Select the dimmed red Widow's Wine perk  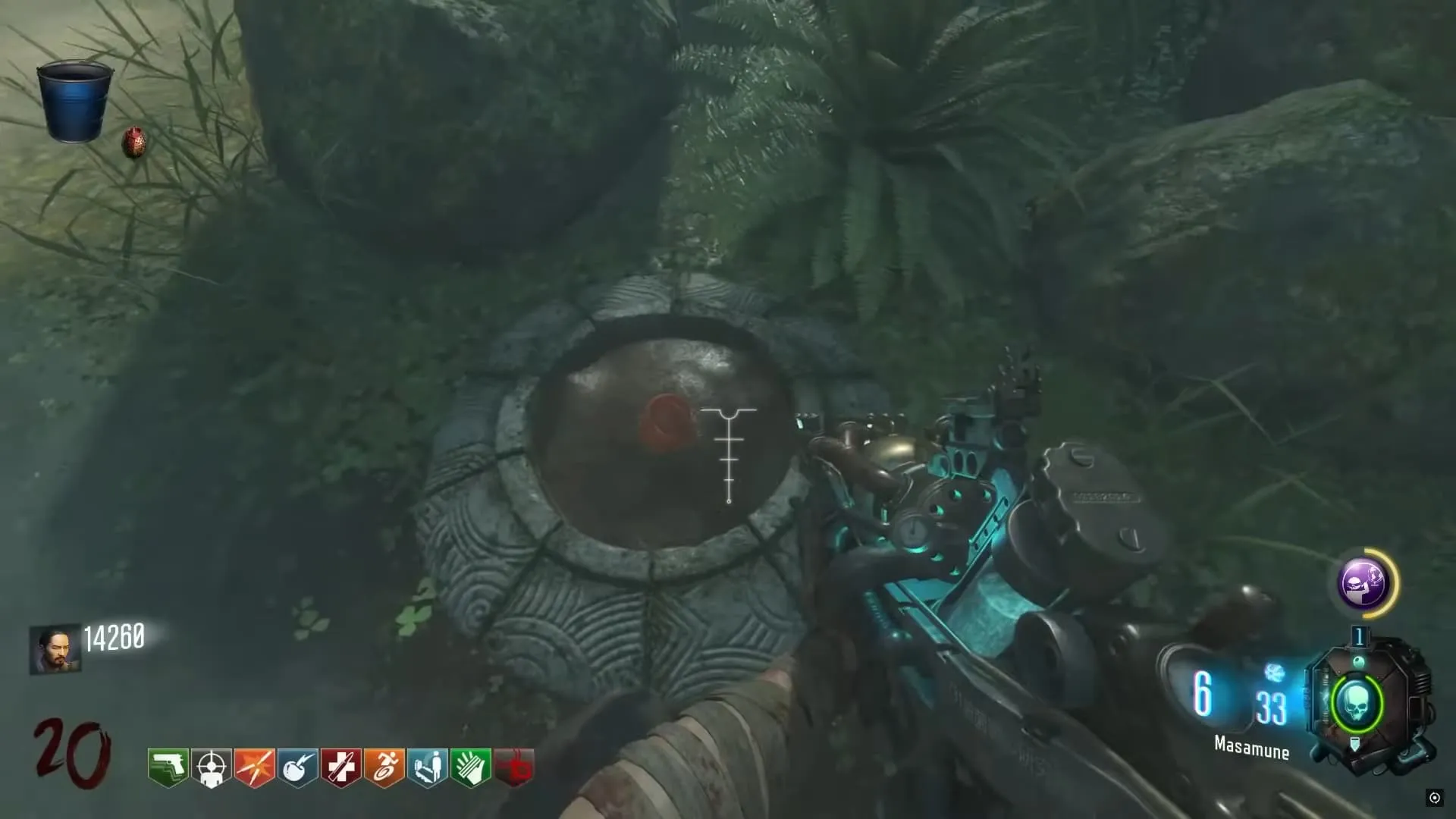point(515,768)
